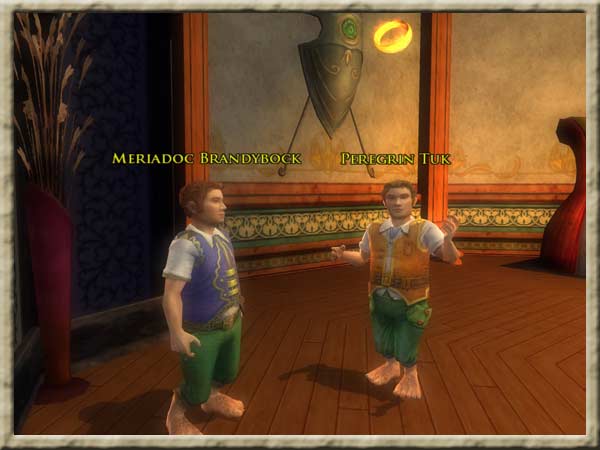Screen dimensions: 600x450
Task: Select the Peregrin Tuk nameplate
Action: tap(395, 159)
